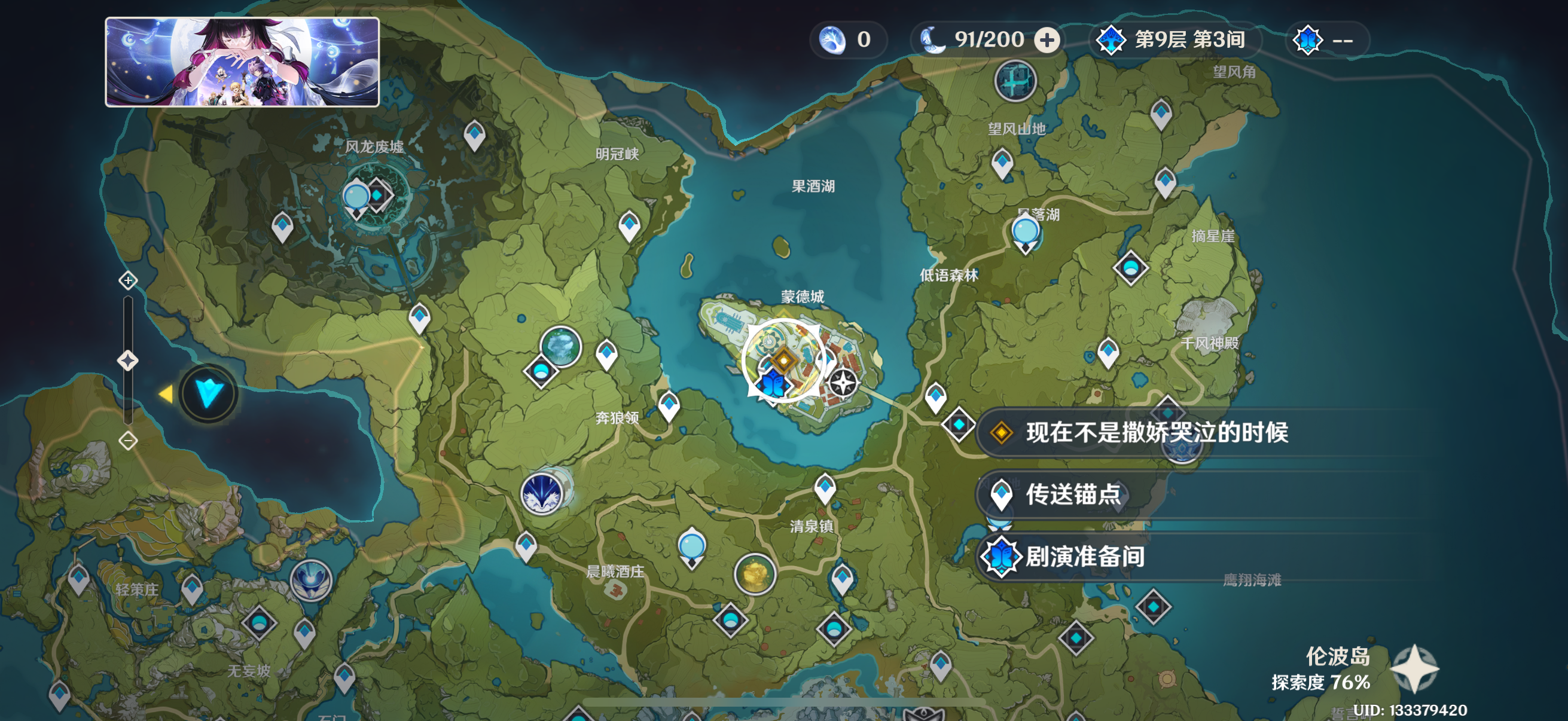Click the map zoom slider handle
Viewport: 1568px width, 721px height.
(x=128, y=361)
